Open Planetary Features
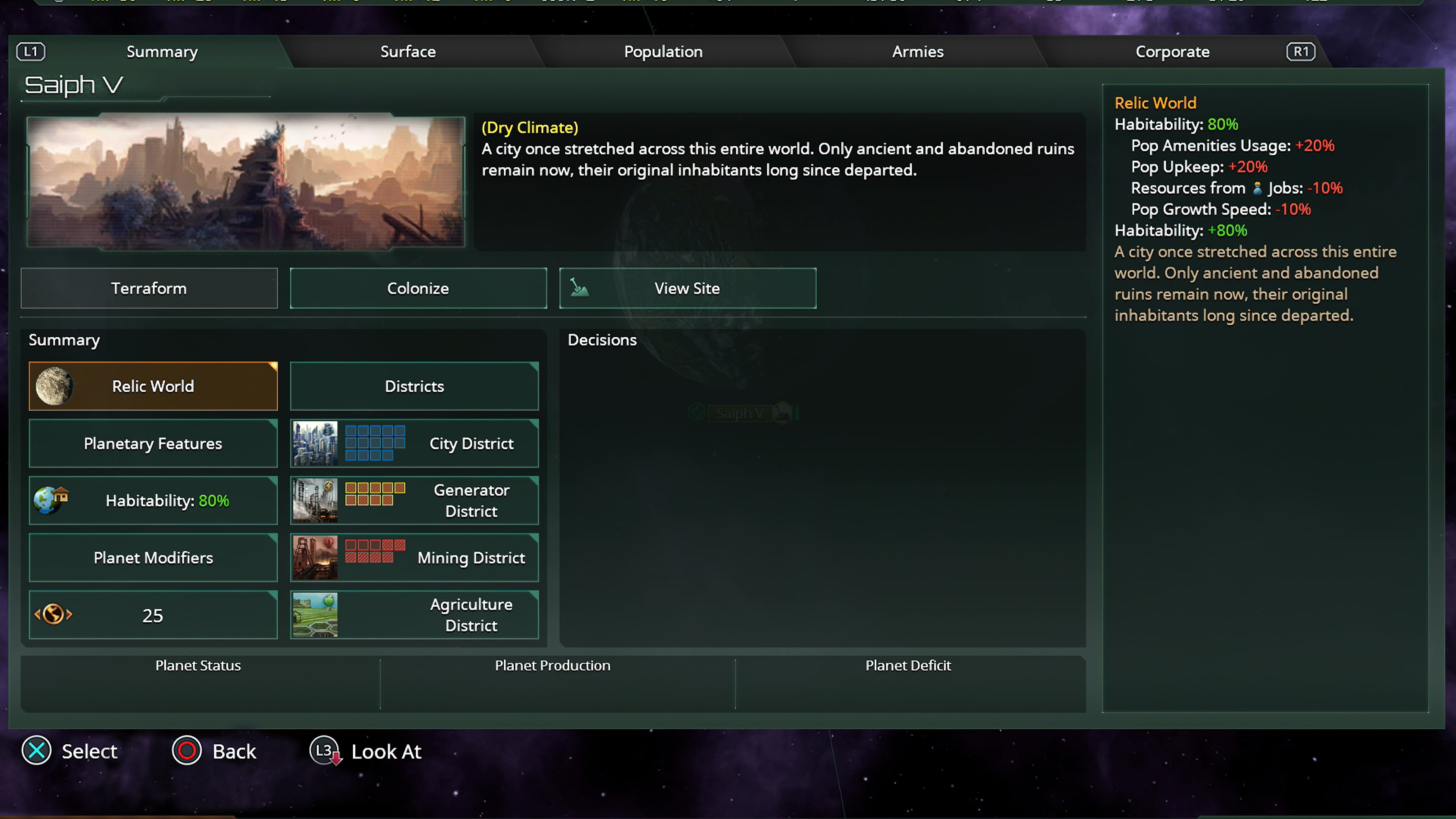Screen dimensions: 1456x819 pyautogui.click(x=152, y=444)
